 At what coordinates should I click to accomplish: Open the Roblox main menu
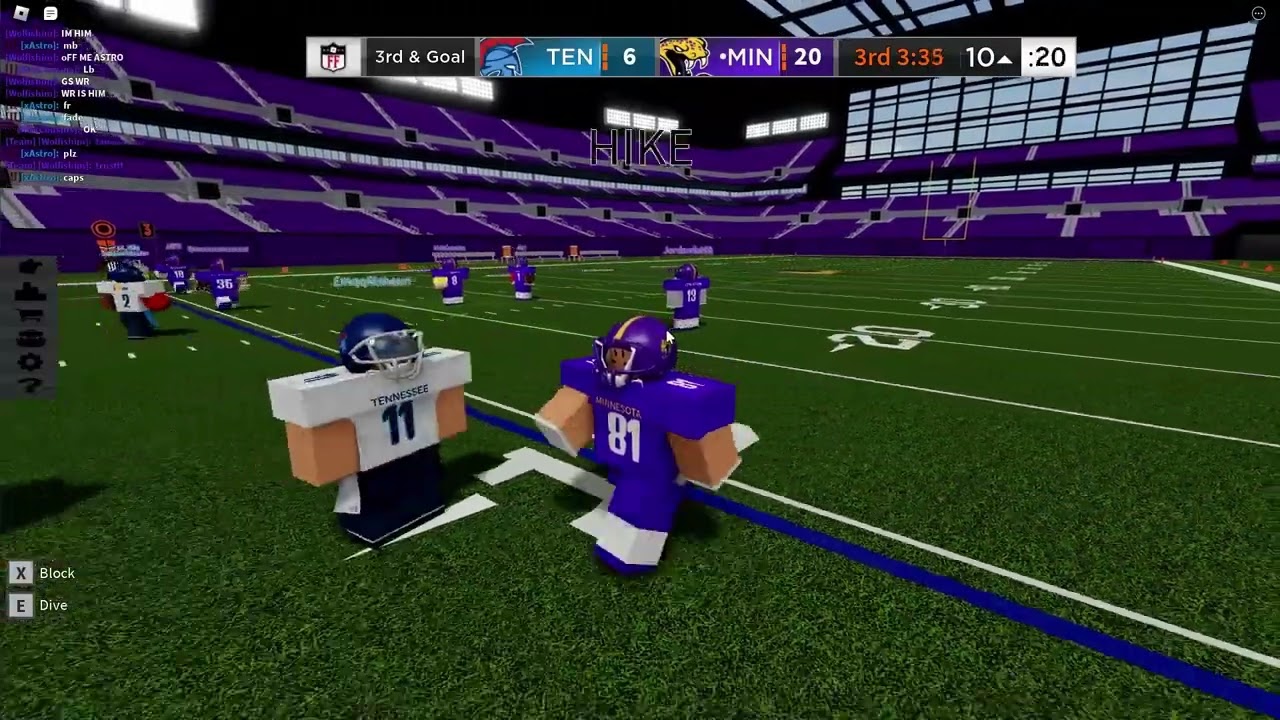[x=21, y=13]
